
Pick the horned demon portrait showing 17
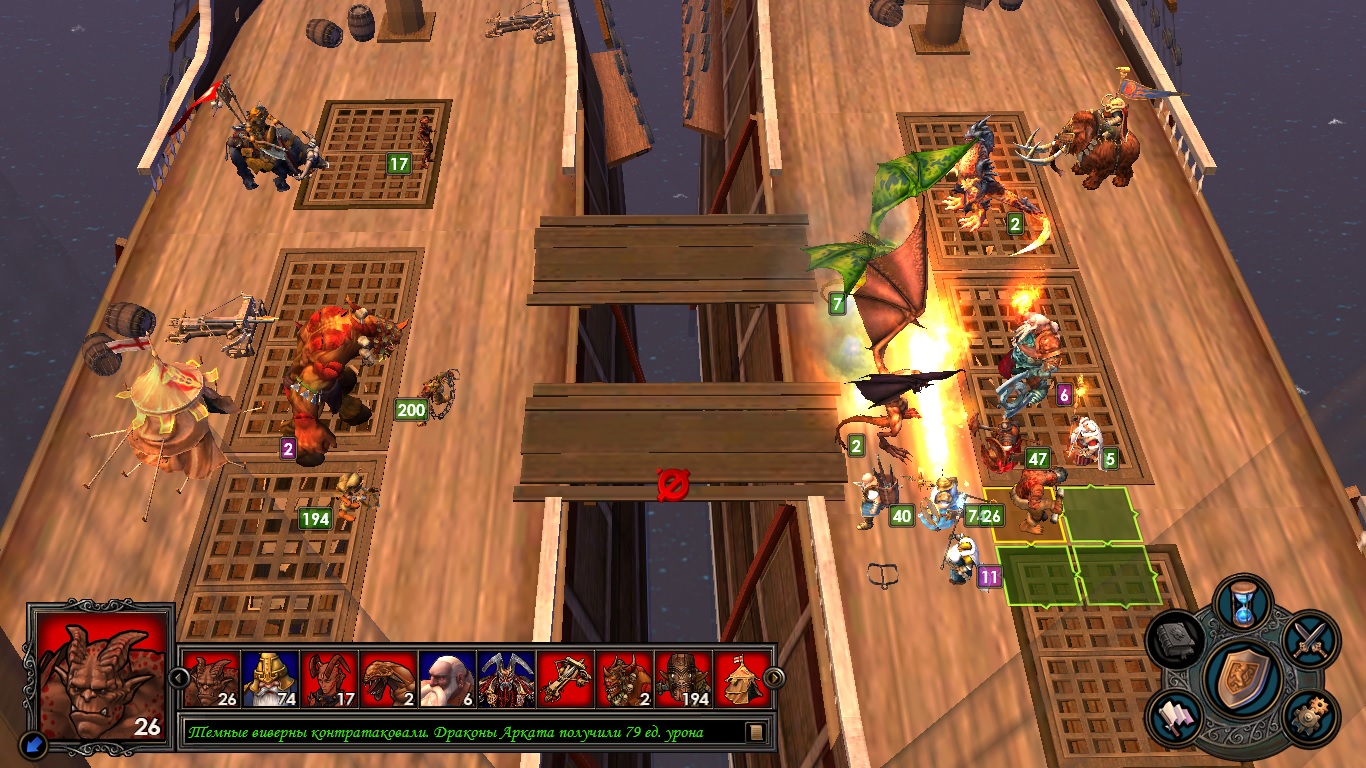[329, 679]
